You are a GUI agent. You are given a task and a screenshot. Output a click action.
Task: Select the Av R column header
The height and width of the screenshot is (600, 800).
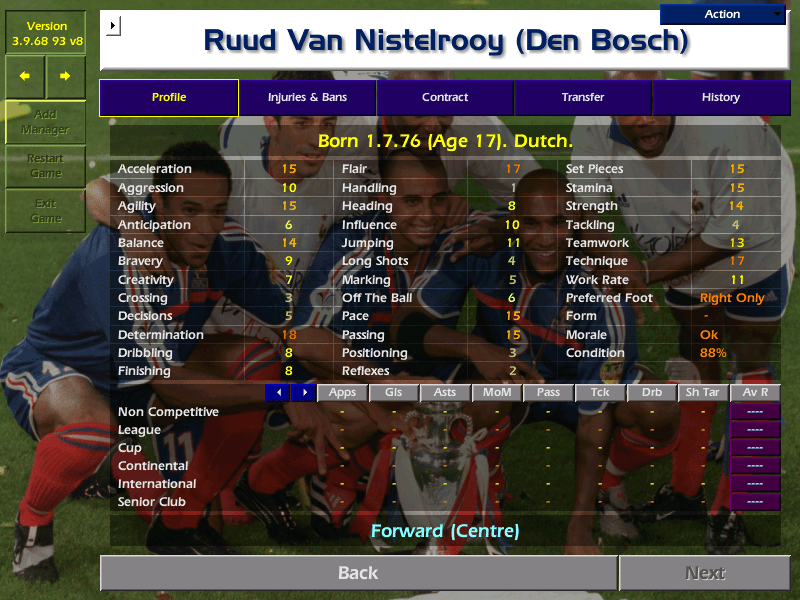(x=755, y=393)
